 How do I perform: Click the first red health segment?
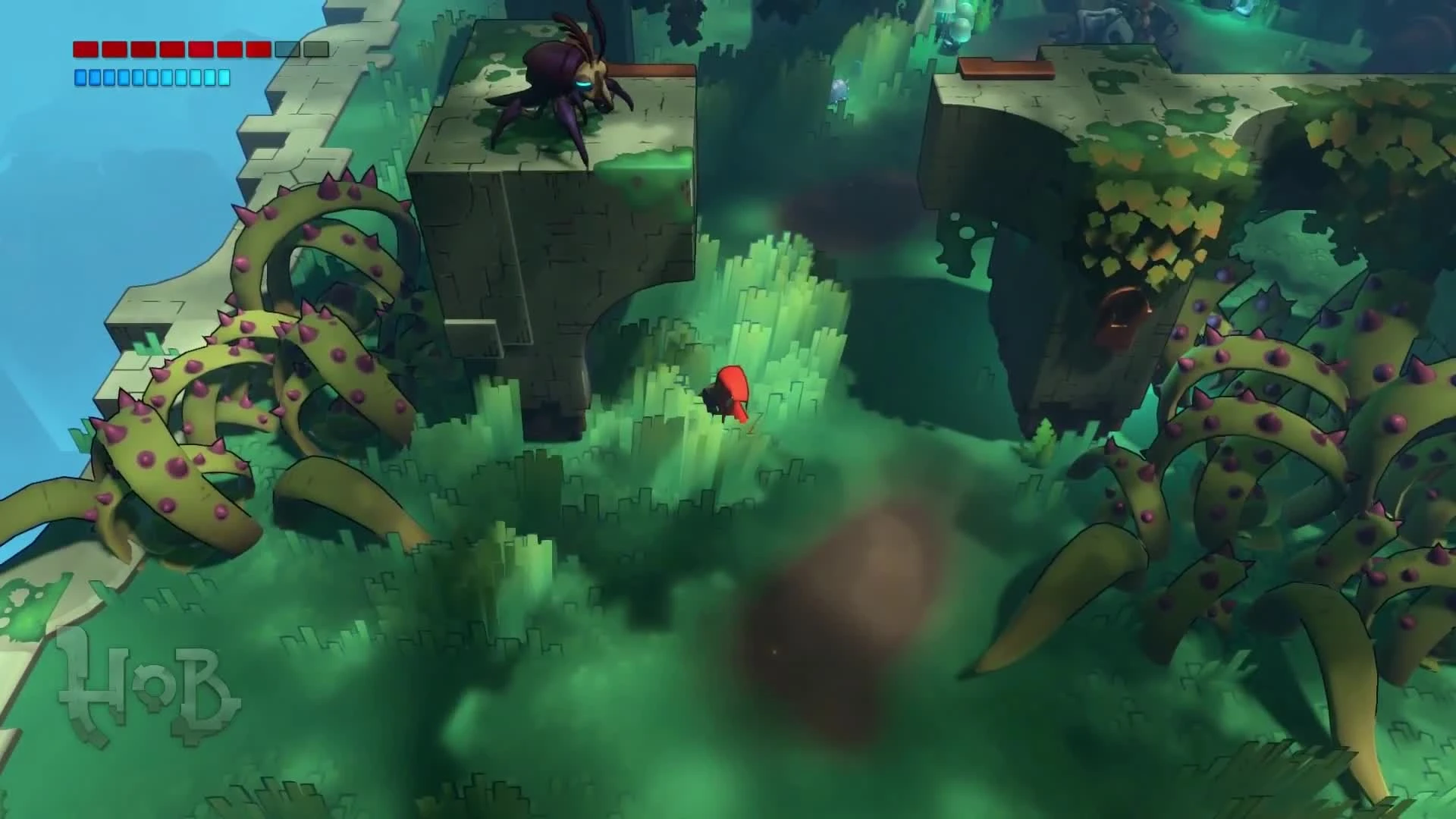(85, 49)
